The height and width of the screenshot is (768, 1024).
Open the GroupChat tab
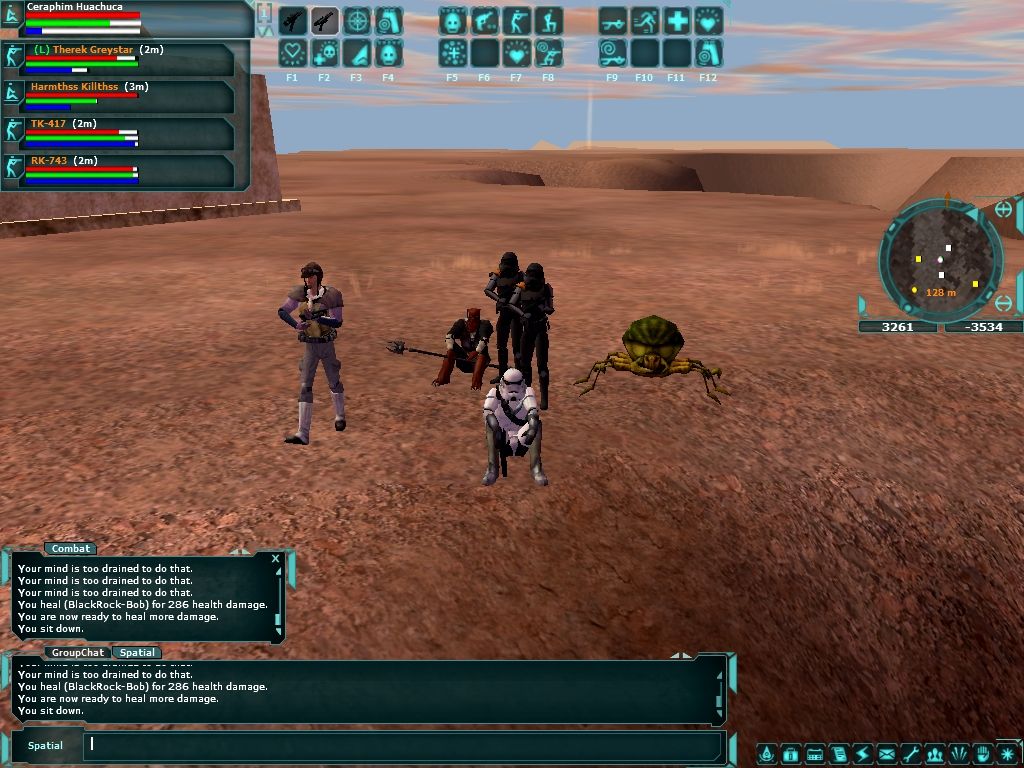click(x=77, y=653)
